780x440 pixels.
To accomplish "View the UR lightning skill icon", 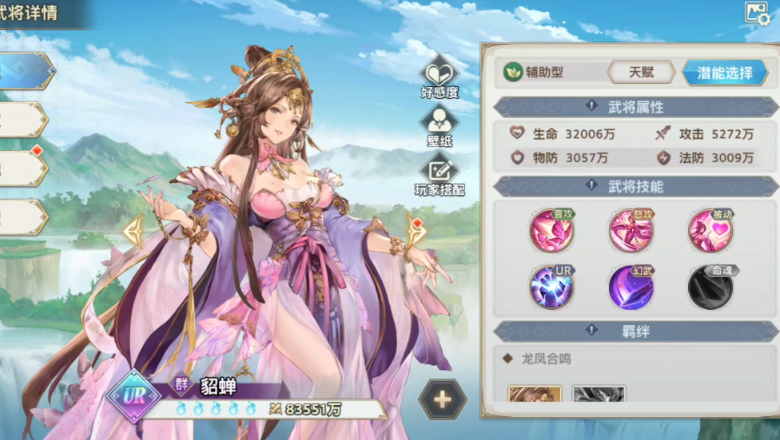I will tap(551, 287).
